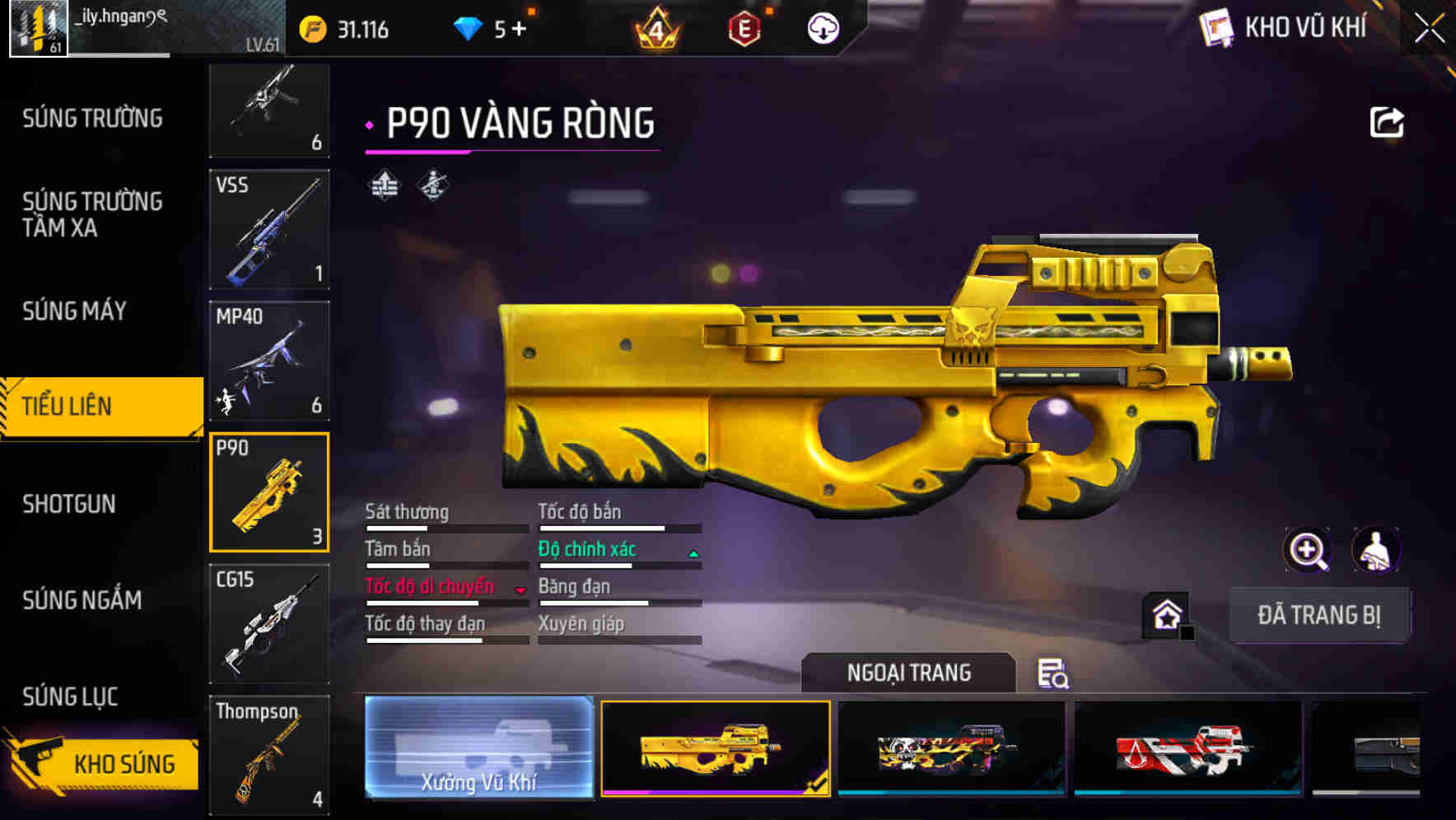
Task: Select the home favorite icon near ĐÃ TRANG BỊ
Action: 1164,613
